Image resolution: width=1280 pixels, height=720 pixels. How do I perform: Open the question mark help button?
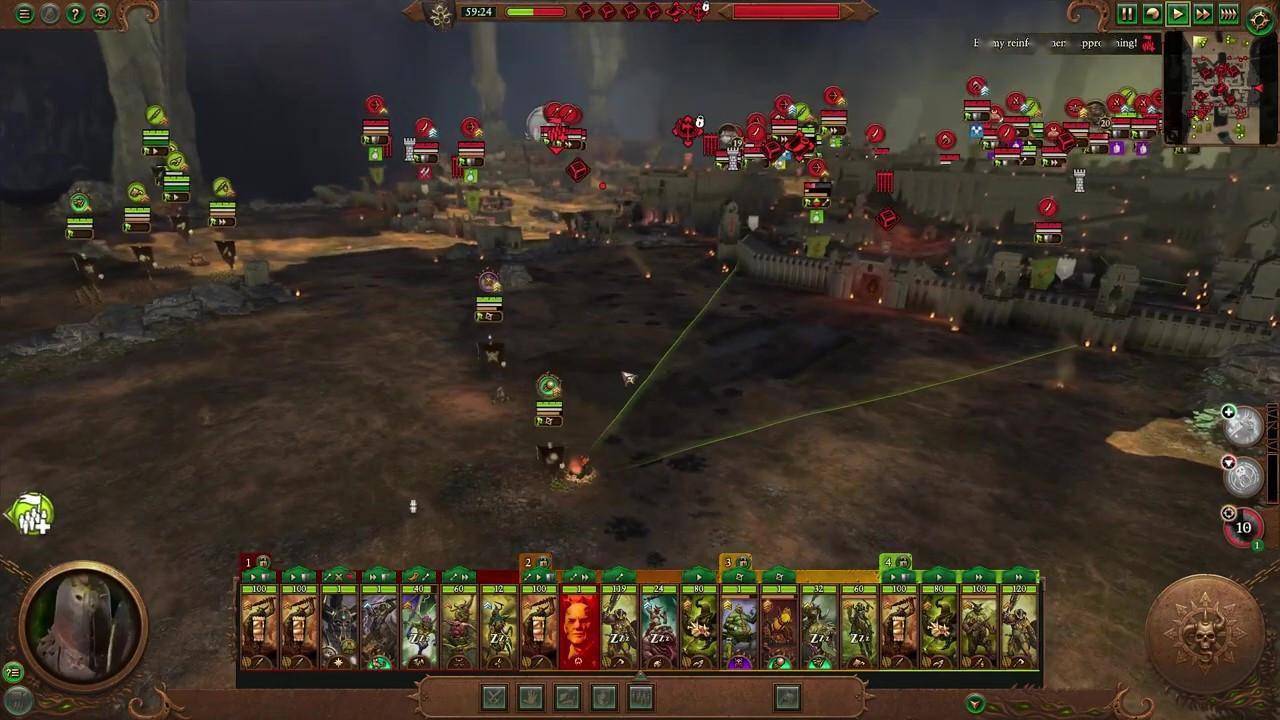tap(75, 14)
